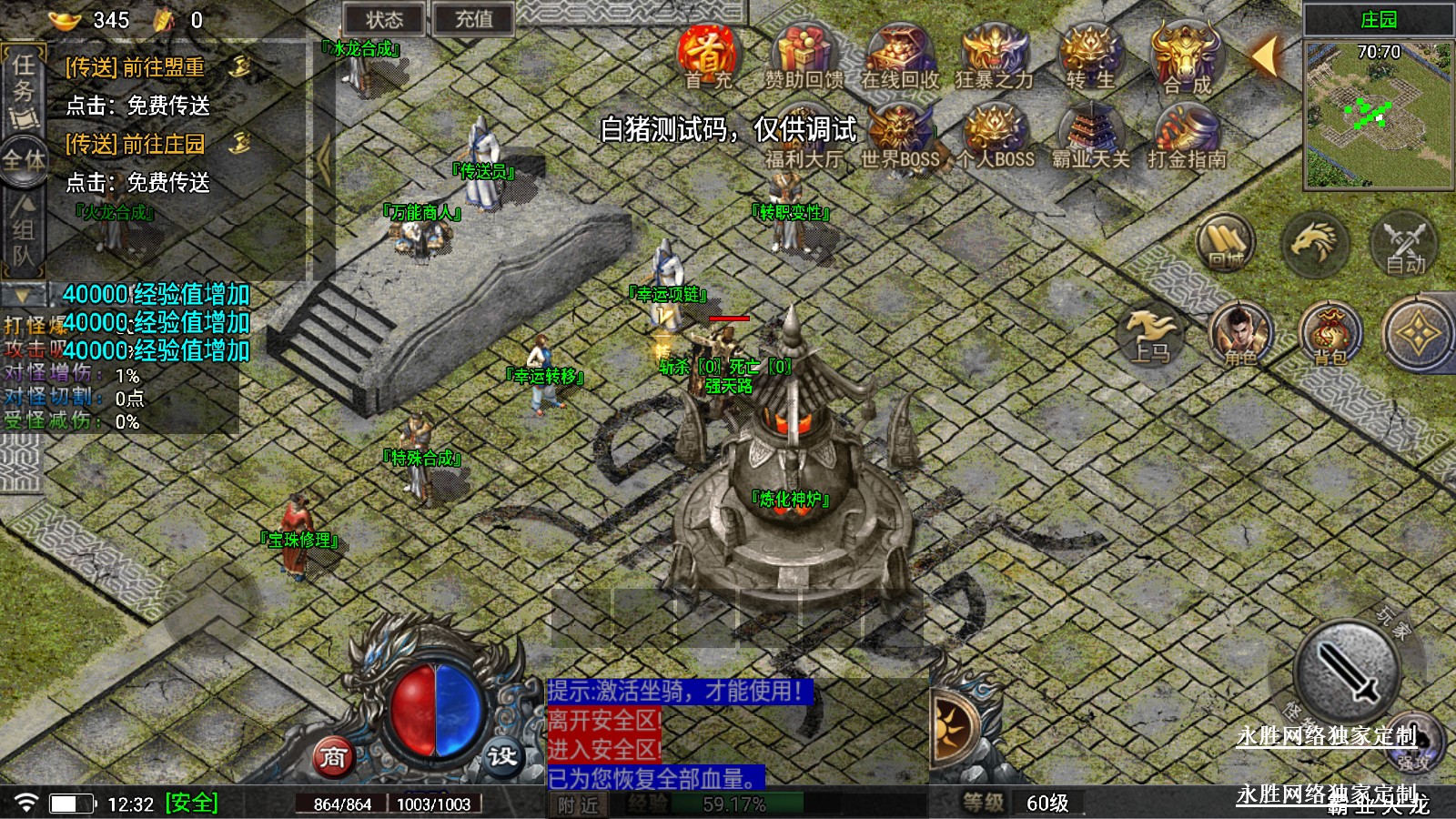Open the 合成 synthesis menu
Viewport: 1456px width, 819px height.
[x=1186, y=56]
